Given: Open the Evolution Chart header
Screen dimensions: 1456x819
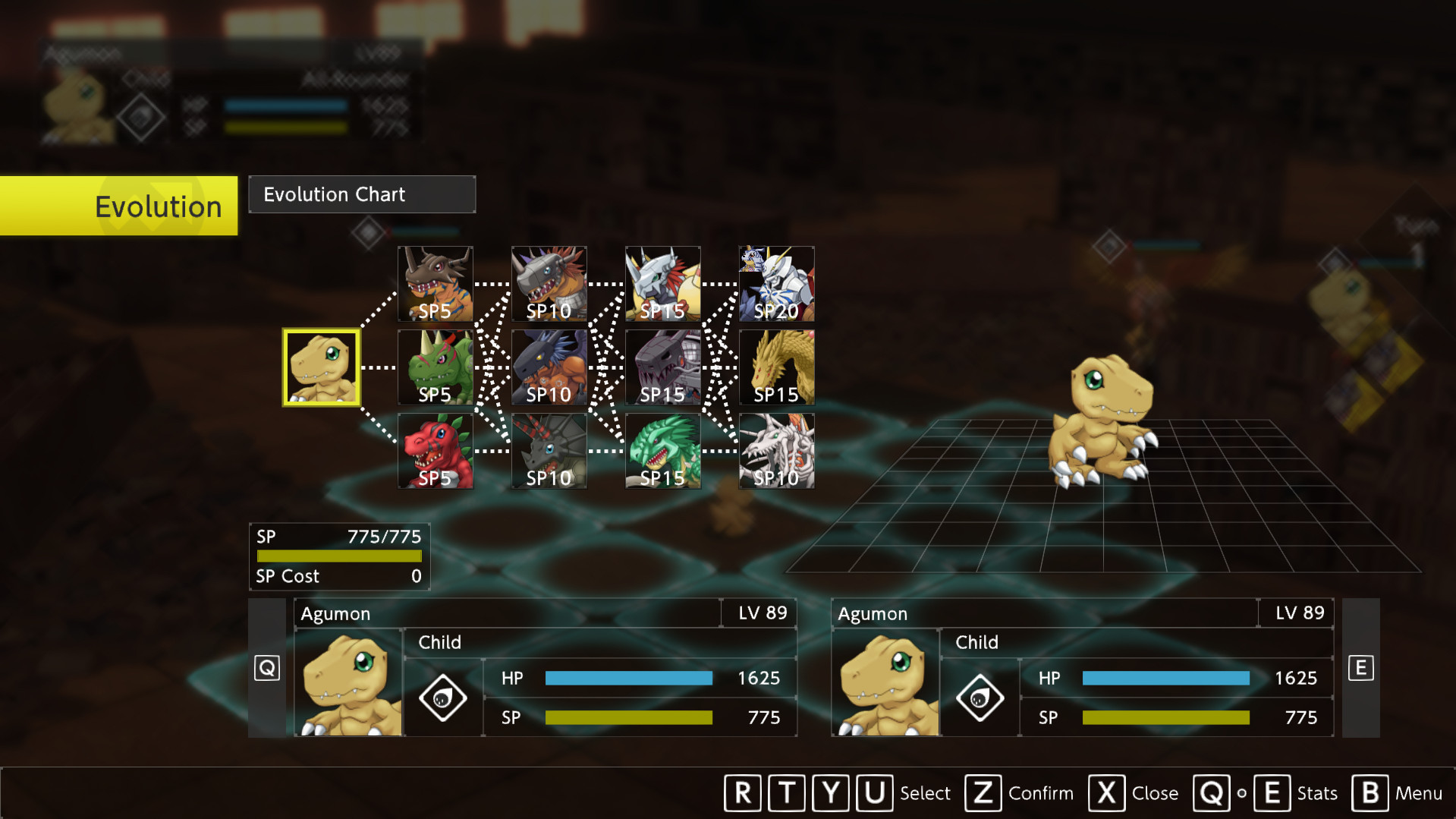Looking at the screenshot, I should (x=362, y=194).
